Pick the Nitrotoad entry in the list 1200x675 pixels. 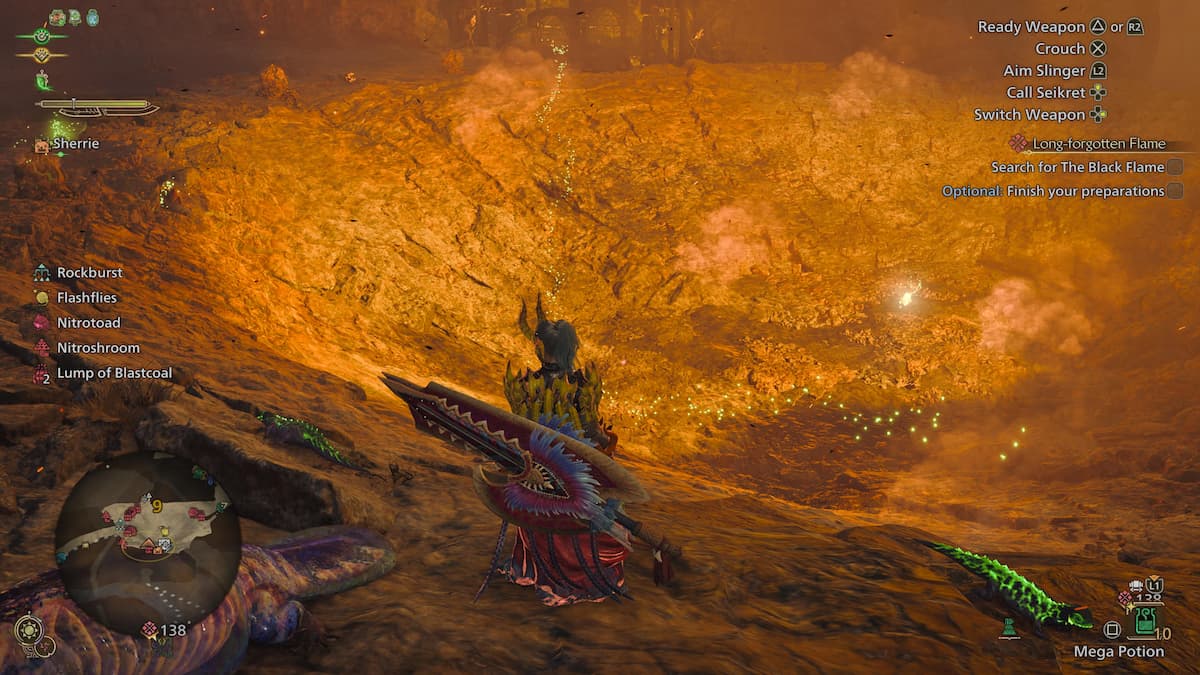[88, 322]
